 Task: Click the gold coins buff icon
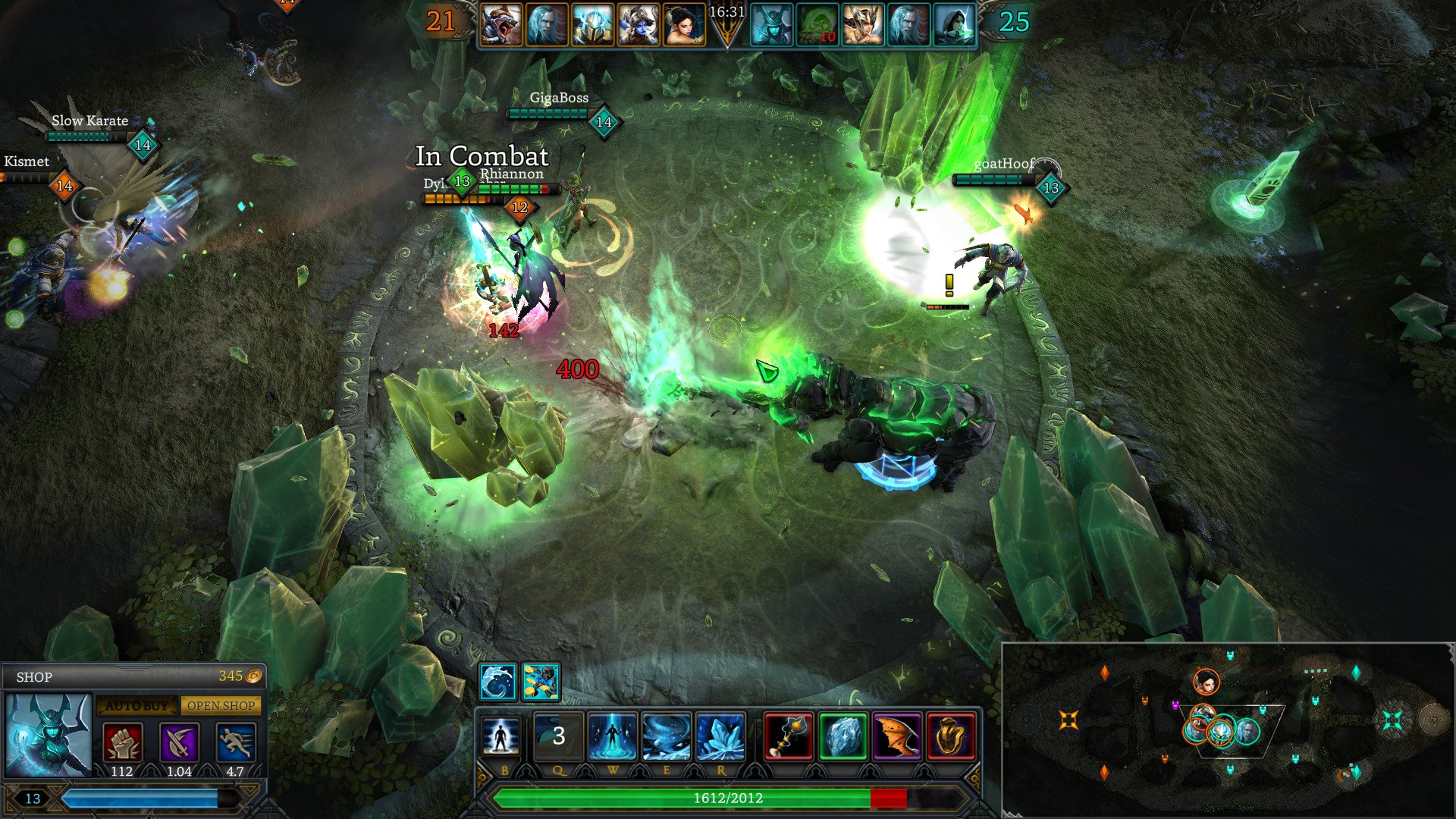pyautogui.click(x=540, y=681)
